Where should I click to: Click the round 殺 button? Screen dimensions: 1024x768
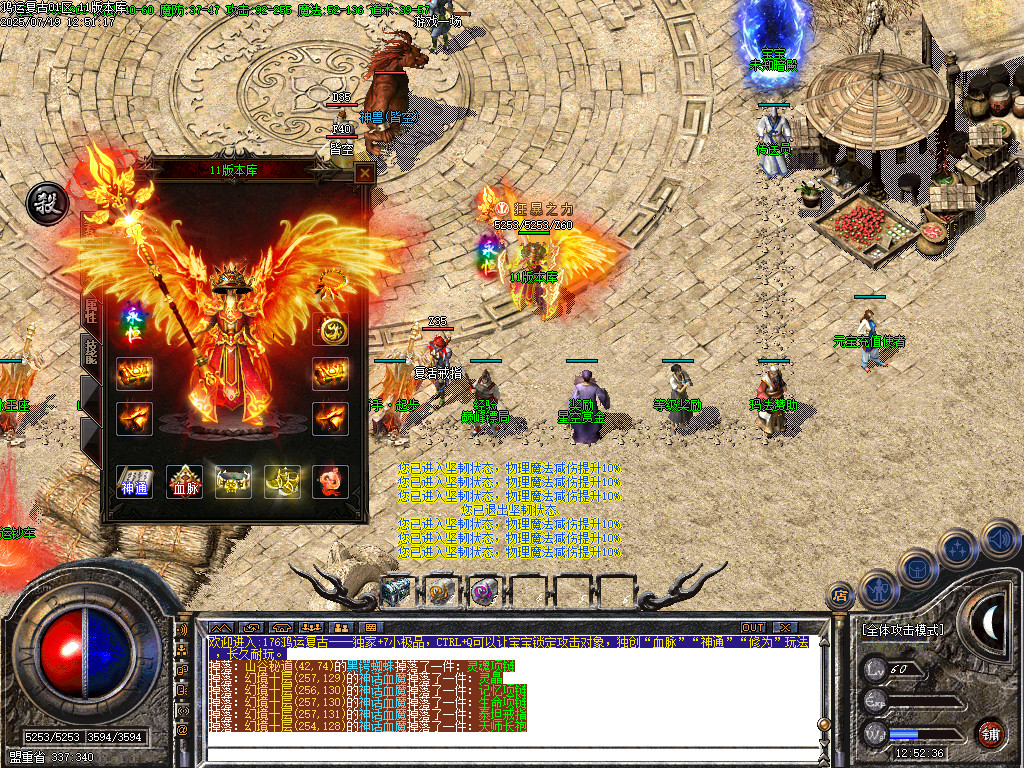(45, 202)
